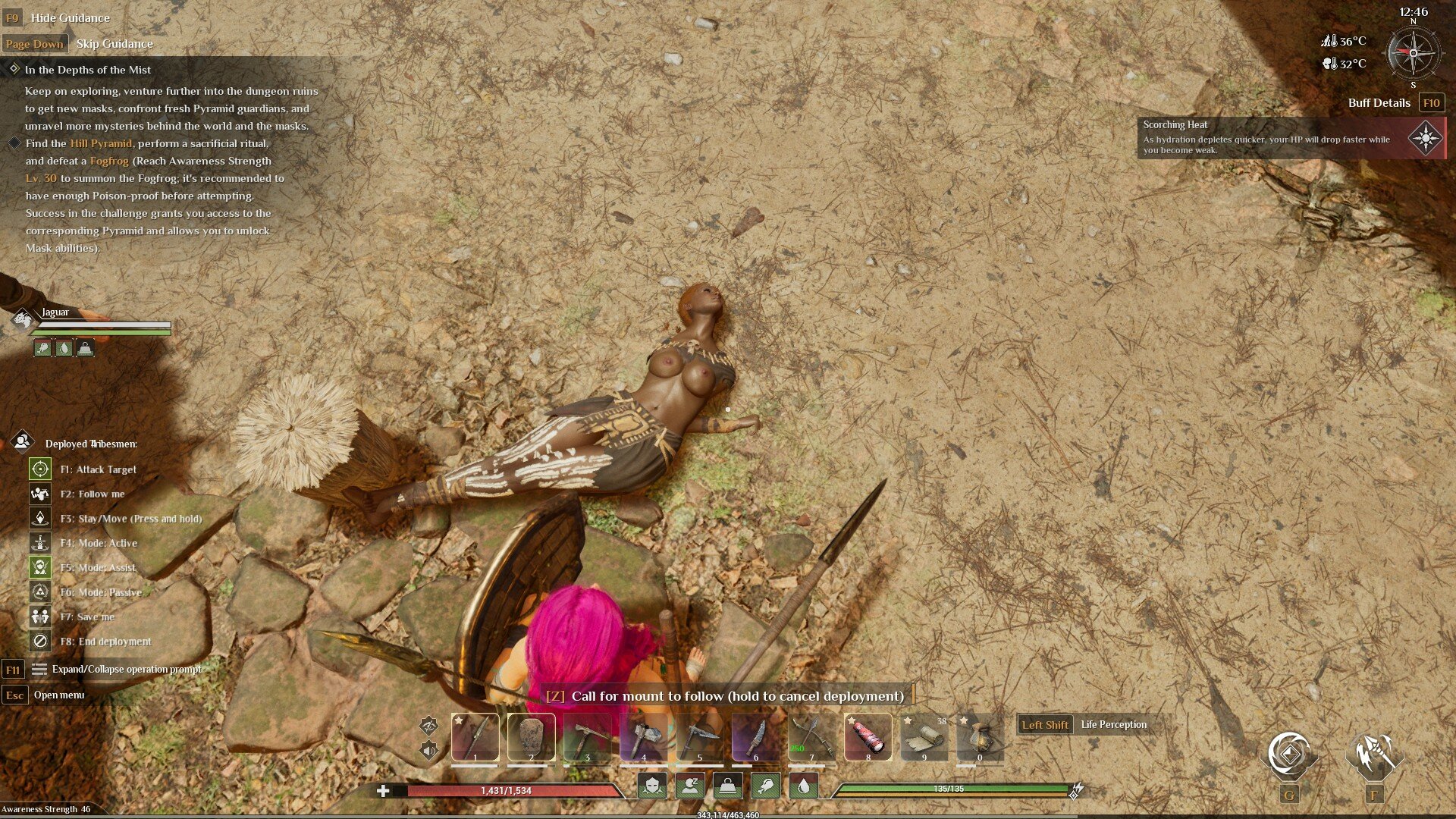Select the stone item in hotbar slot 2
Screen dimensions: 1456x819
click(531, 736)
